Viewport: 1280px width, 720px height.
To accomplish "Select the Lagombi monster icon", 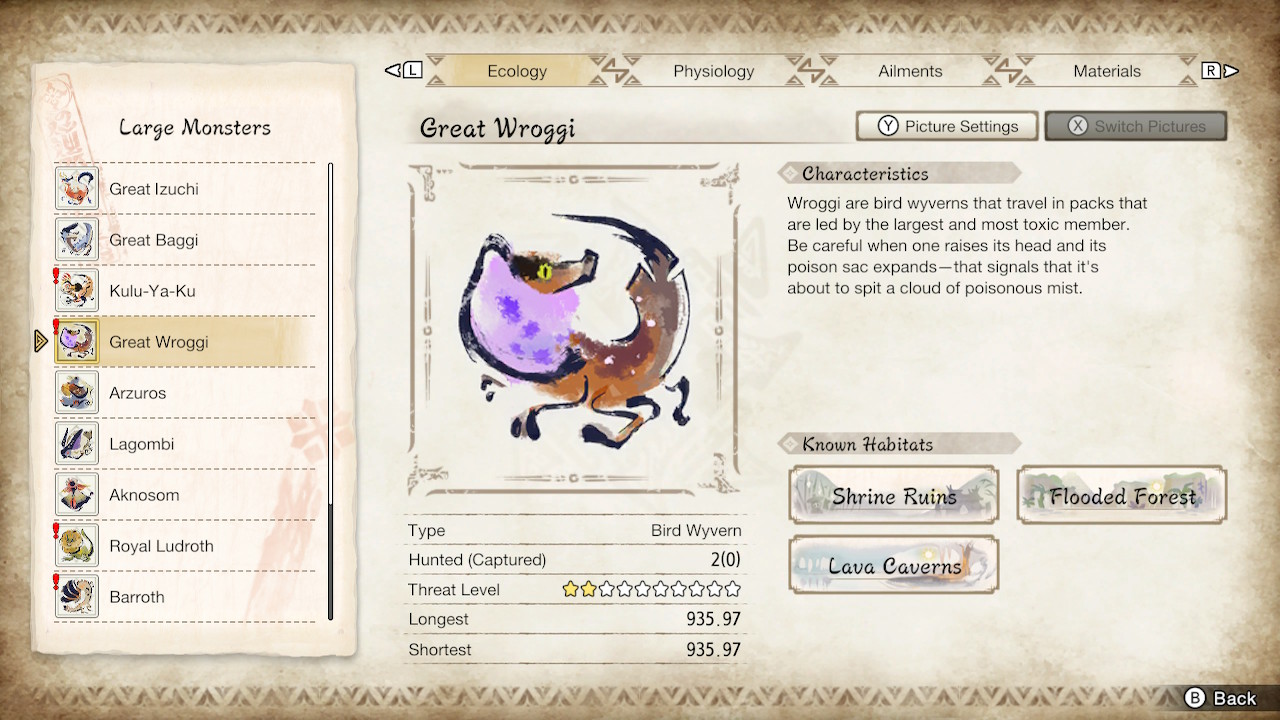I will coord(76,443).
